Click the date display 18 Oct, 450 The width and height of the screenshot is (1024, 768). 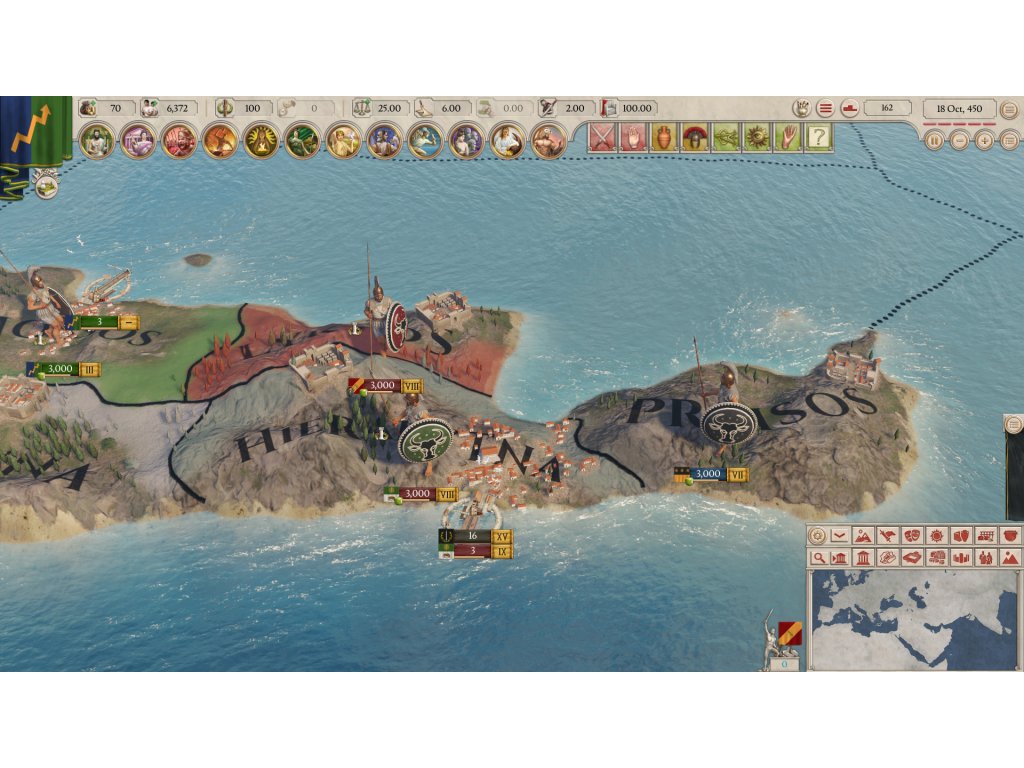(x=959, y=108)
